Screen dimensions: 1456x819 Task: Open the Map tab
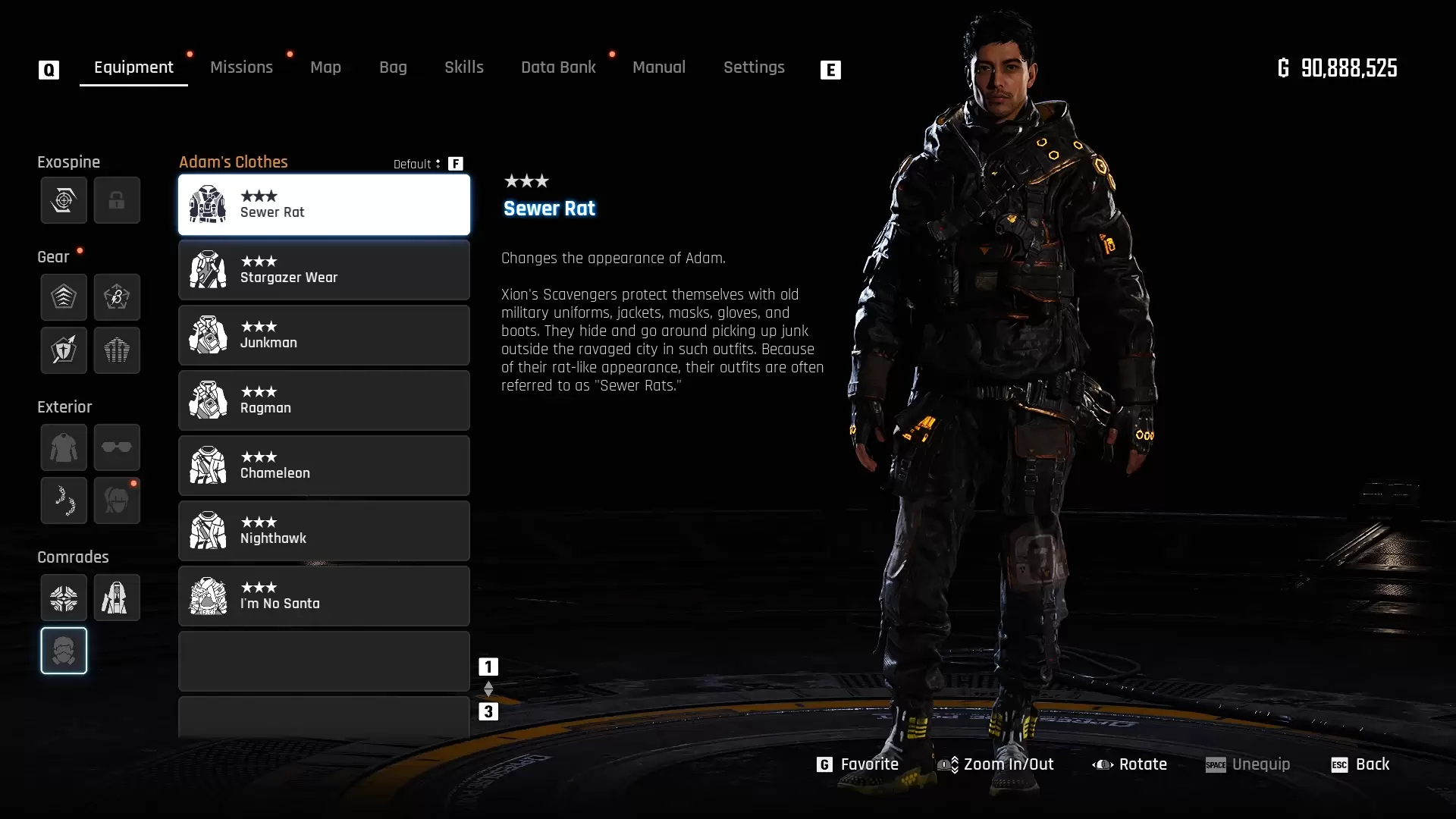coord(325,67)
